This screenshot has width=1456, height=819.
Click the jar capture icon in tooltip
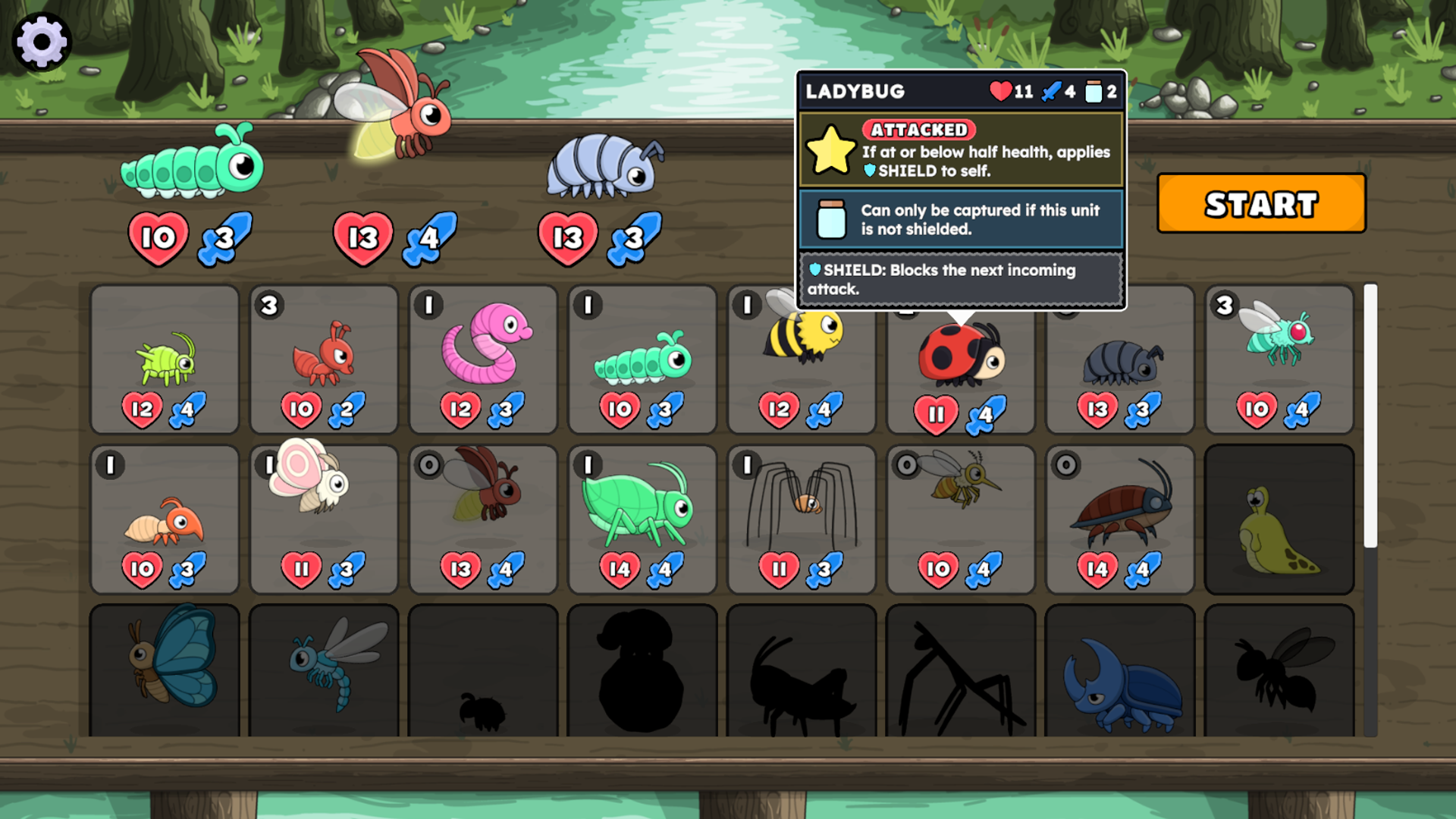1093,91
